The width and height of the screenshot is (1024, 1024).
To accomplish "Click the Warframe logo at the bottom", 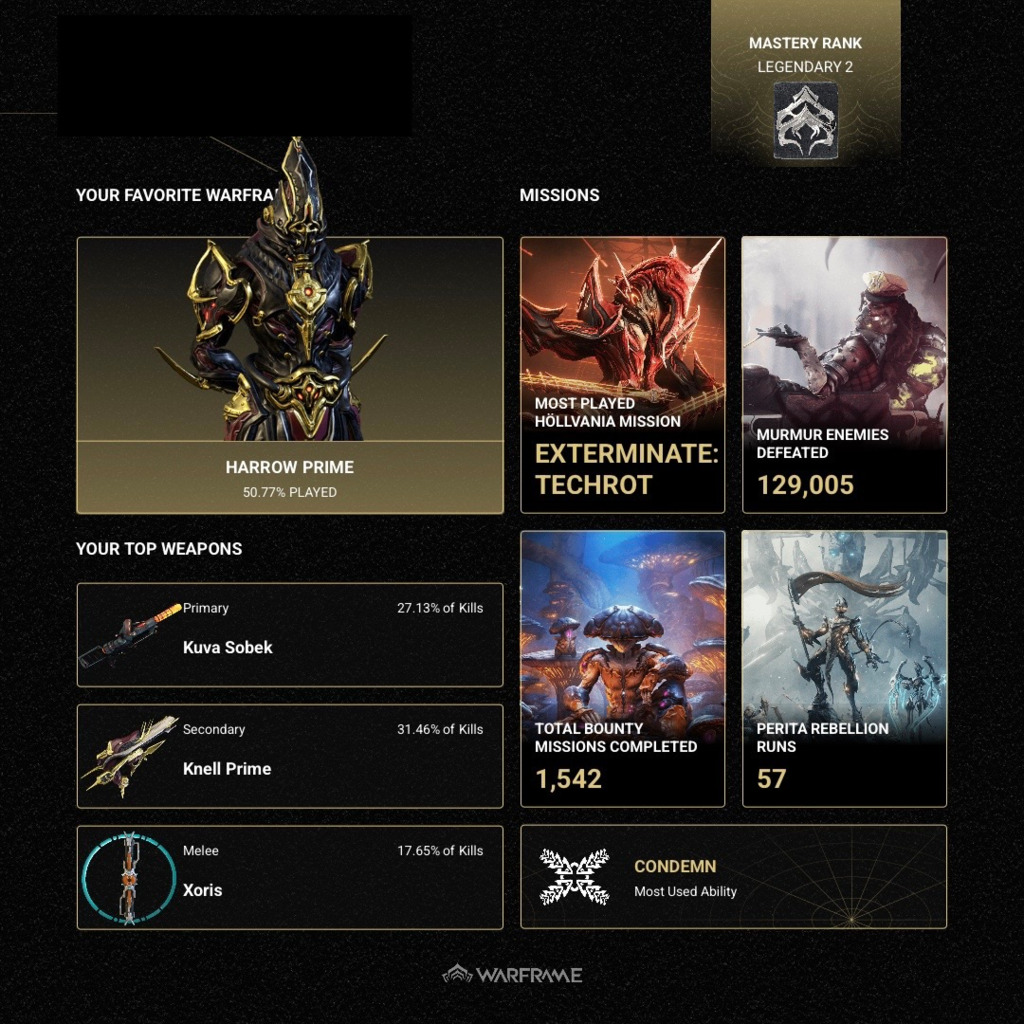I will [512, 974].
